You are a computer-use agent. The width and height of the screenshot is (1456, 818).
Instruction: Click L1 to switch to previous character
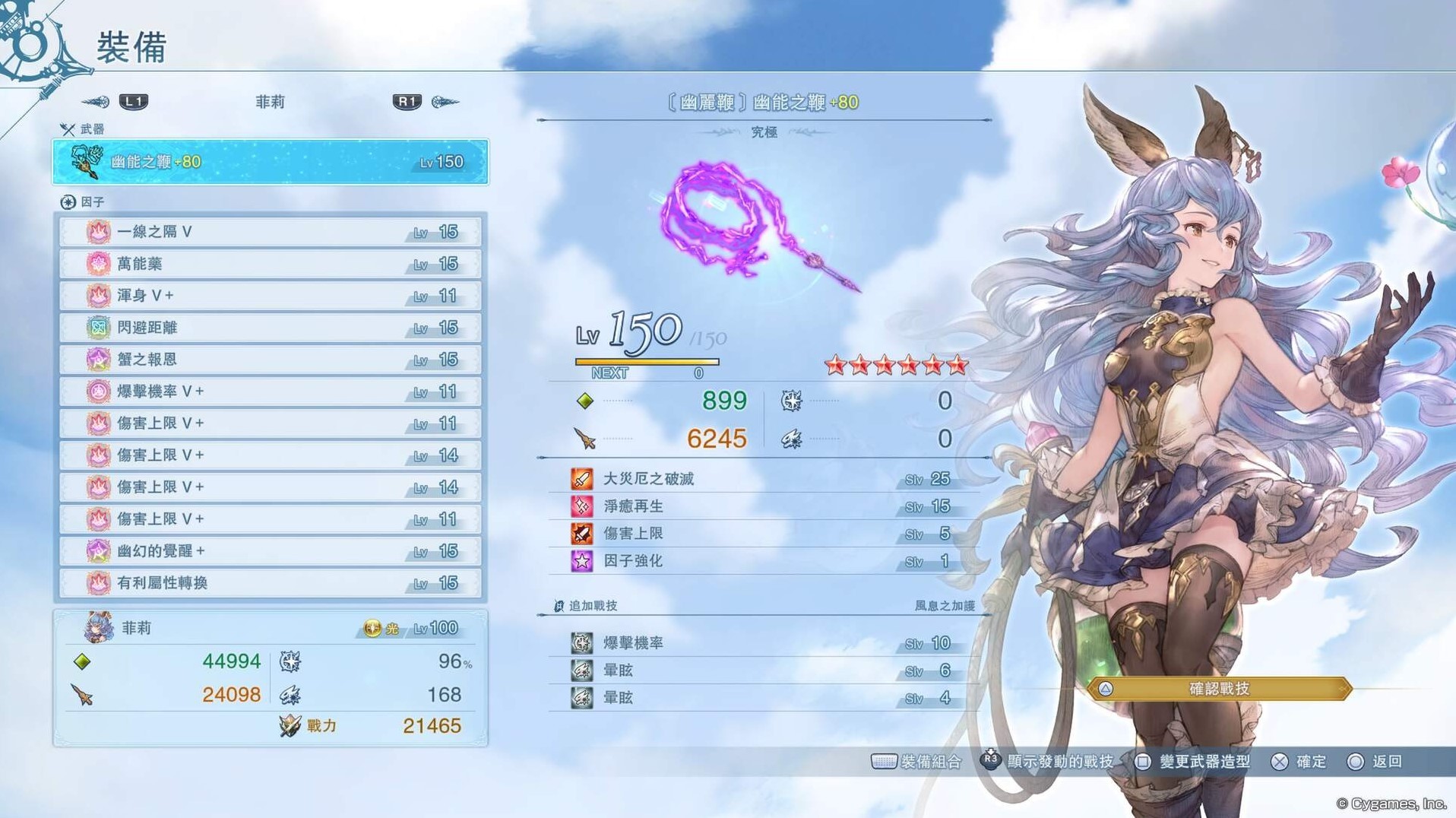pos(133,101)
